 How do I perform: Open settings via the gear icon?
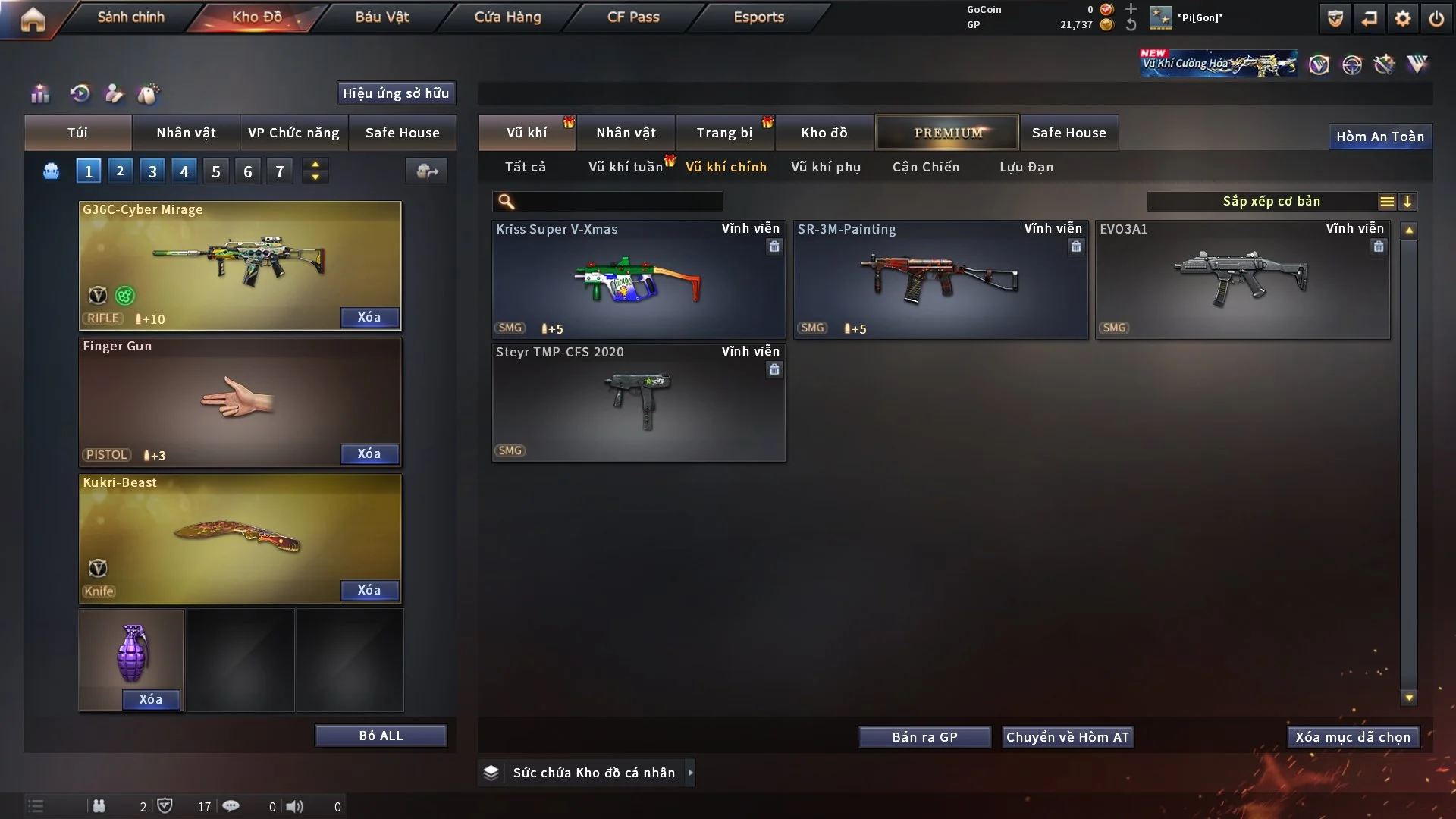pos(1403,18)
